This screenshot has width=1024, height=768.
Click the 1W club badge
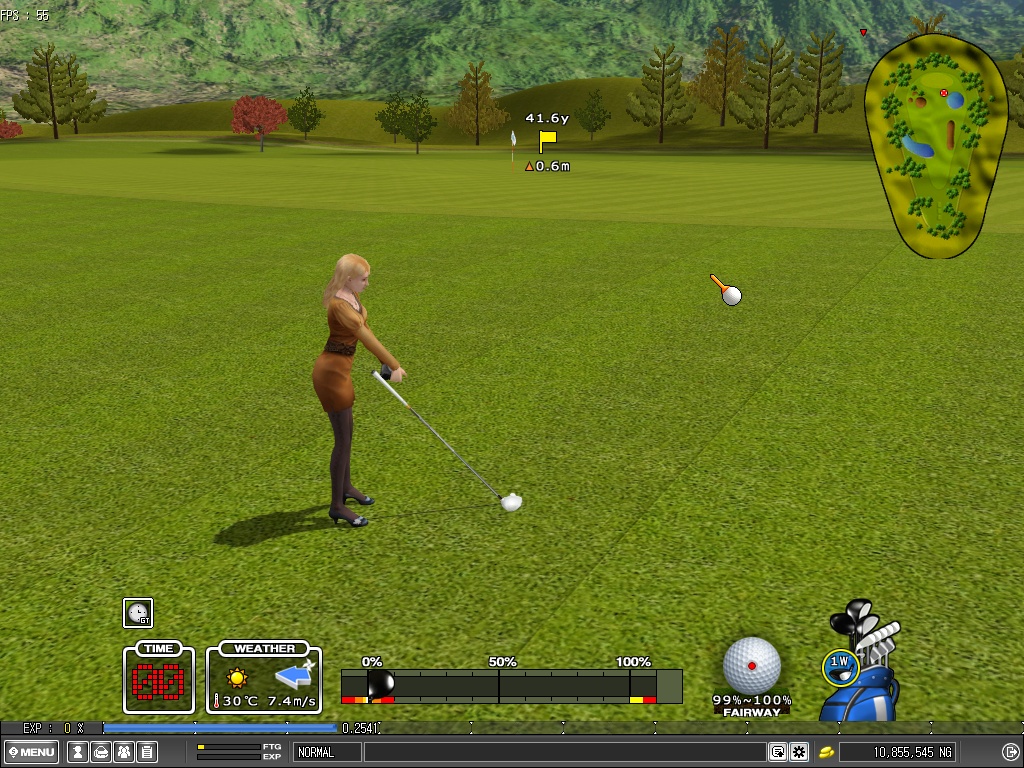(840, 662)
